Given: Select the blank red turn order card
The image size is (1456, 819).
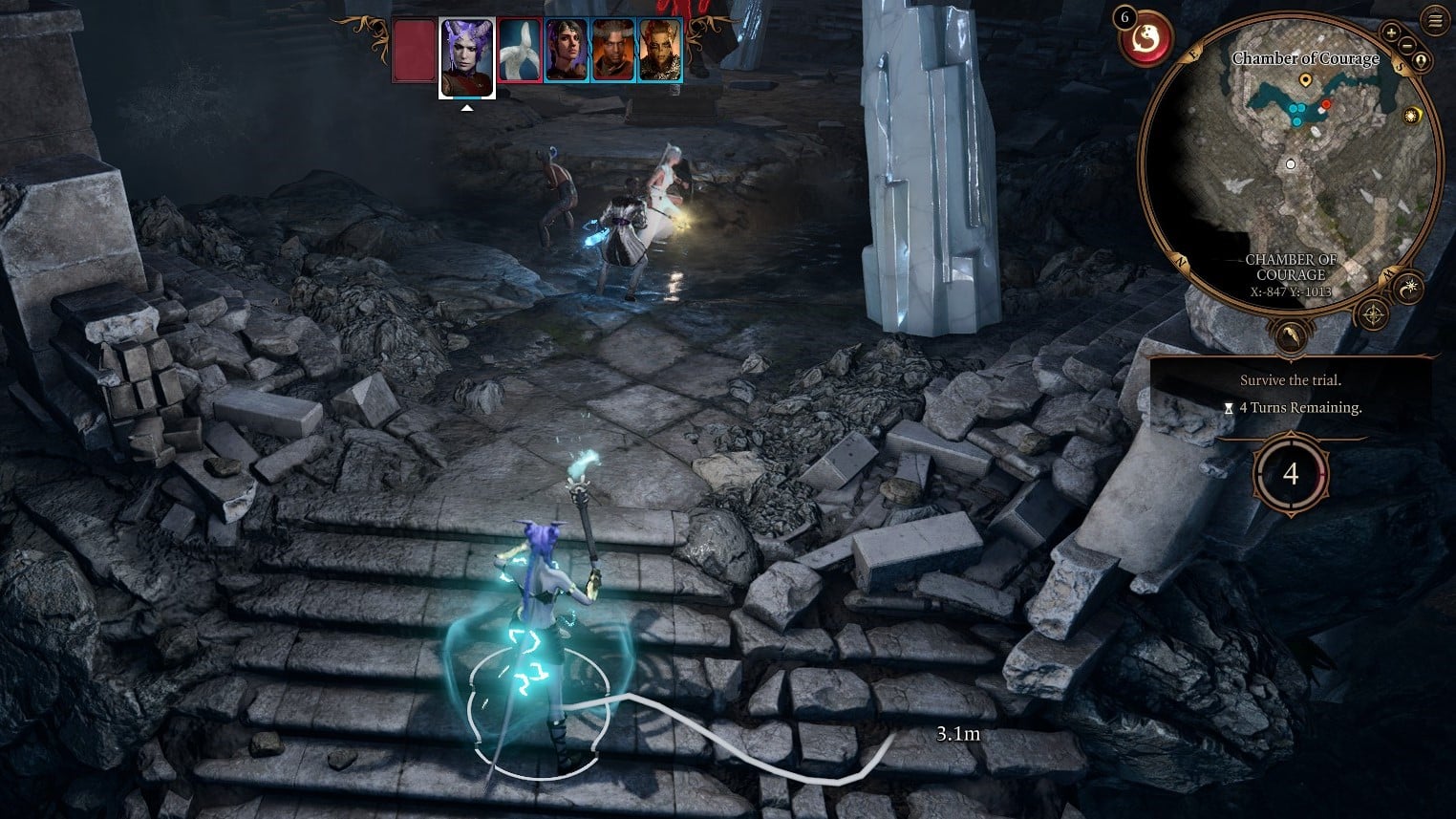Looking at the screenshot, I should [414, 50].
